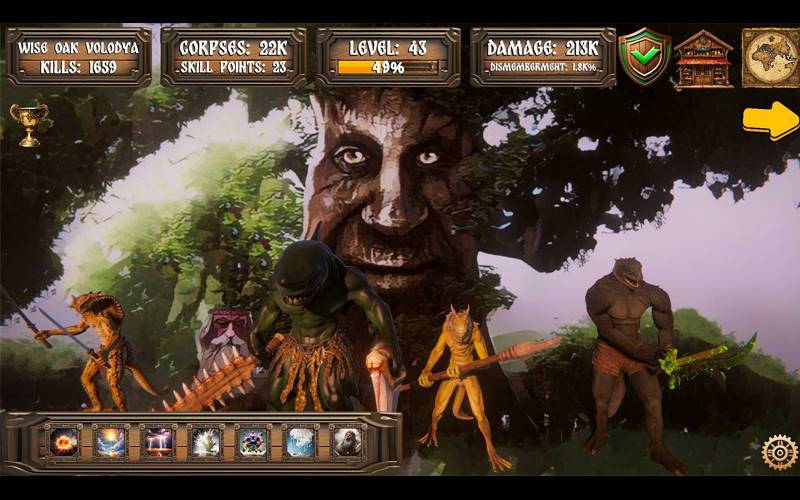Use the white spikes burst skill

206,442
